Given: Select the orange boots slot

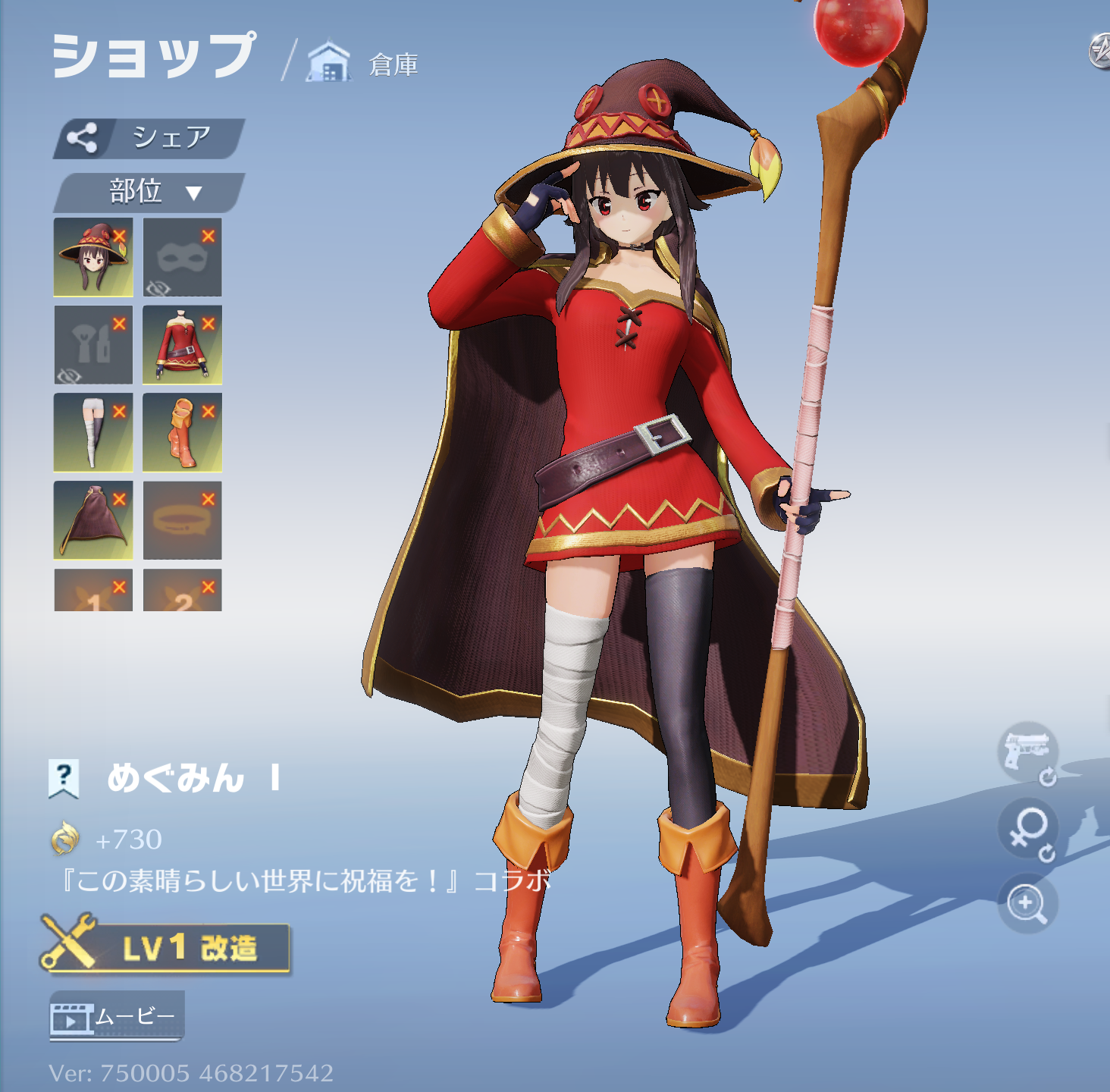Looking at the screenshot, I should (x=182, y=432).
